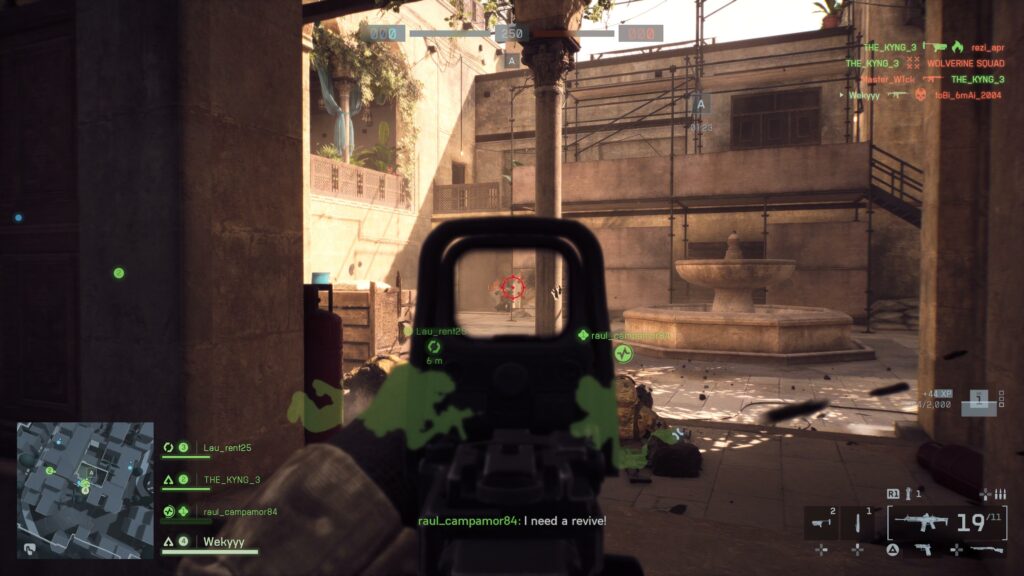Select the throwable grenade icon
Screen dimensions: 1024x576
908,494
